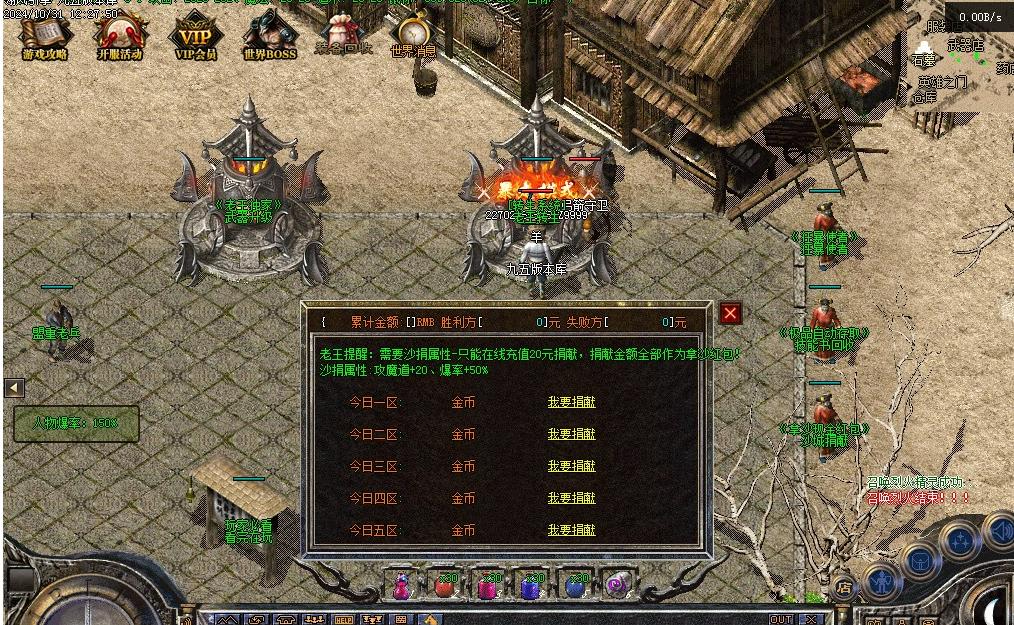Open the 开服活动 server event icon
Viewport: 1014px width, 625px height.
119,38
